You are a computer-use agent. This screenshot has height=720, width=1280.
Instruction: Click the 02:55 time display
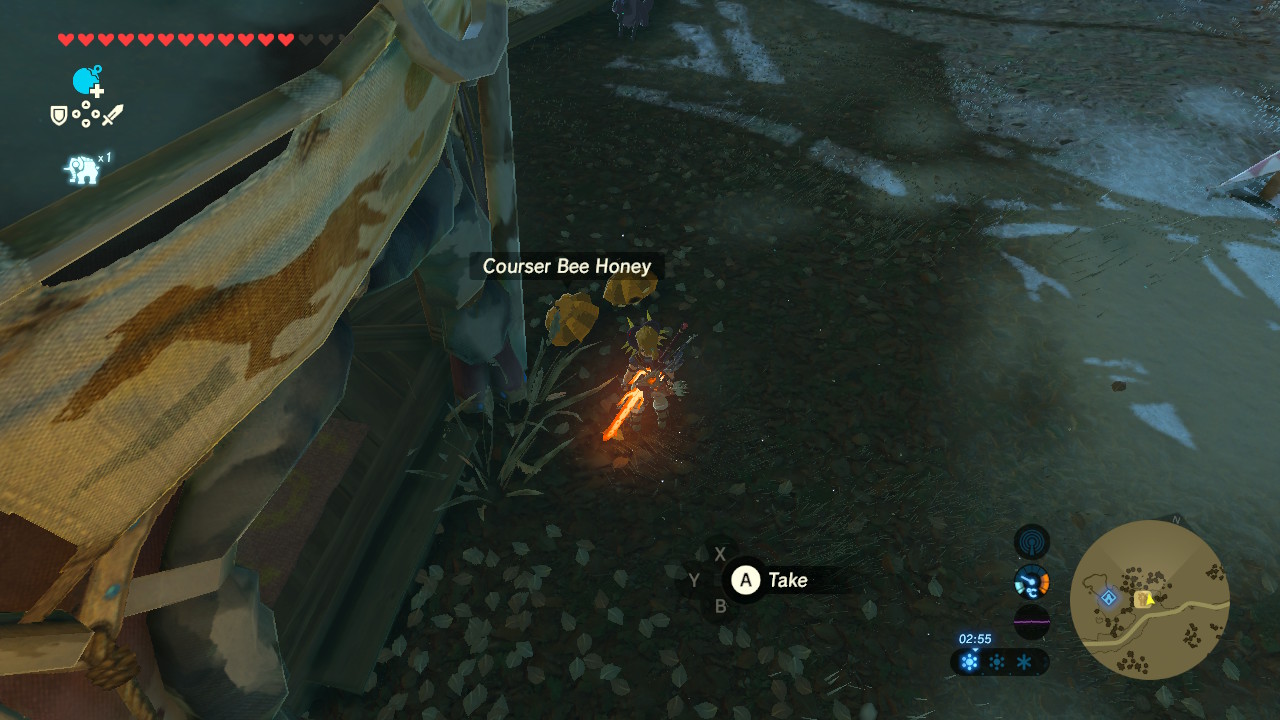(x=975, y=639)
